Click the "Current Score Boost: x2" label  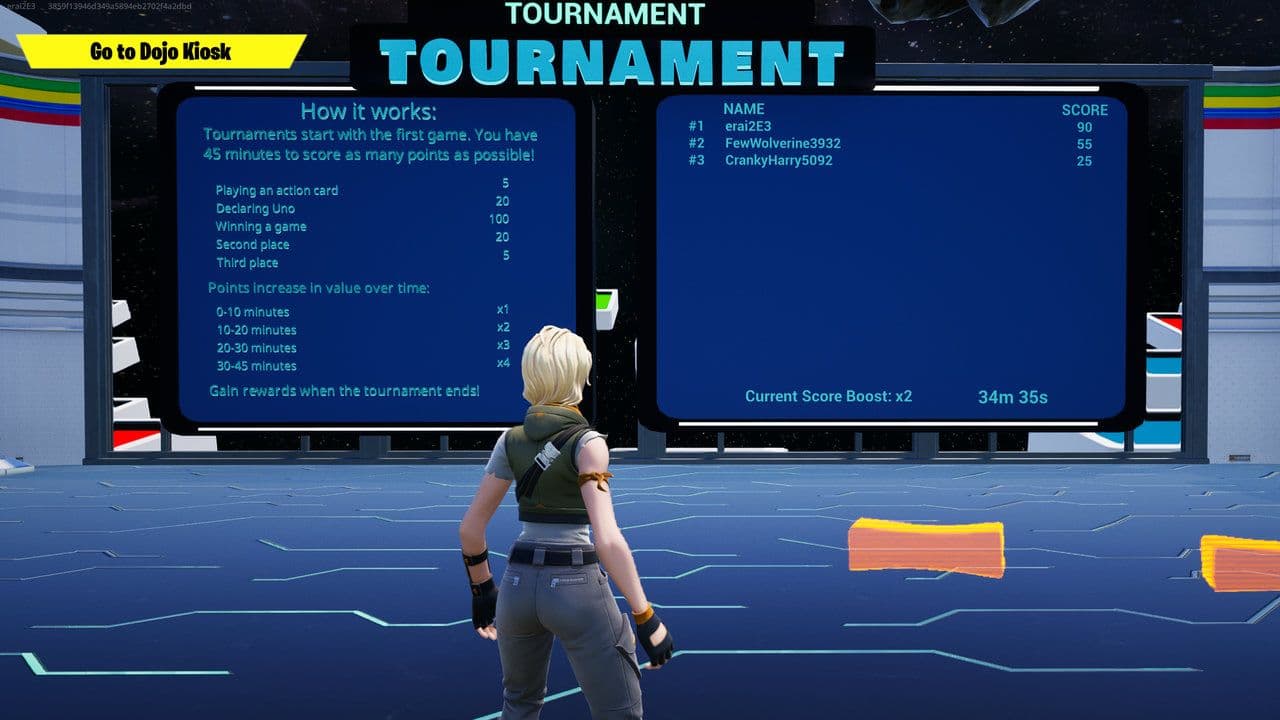click(x=828, y=396)
